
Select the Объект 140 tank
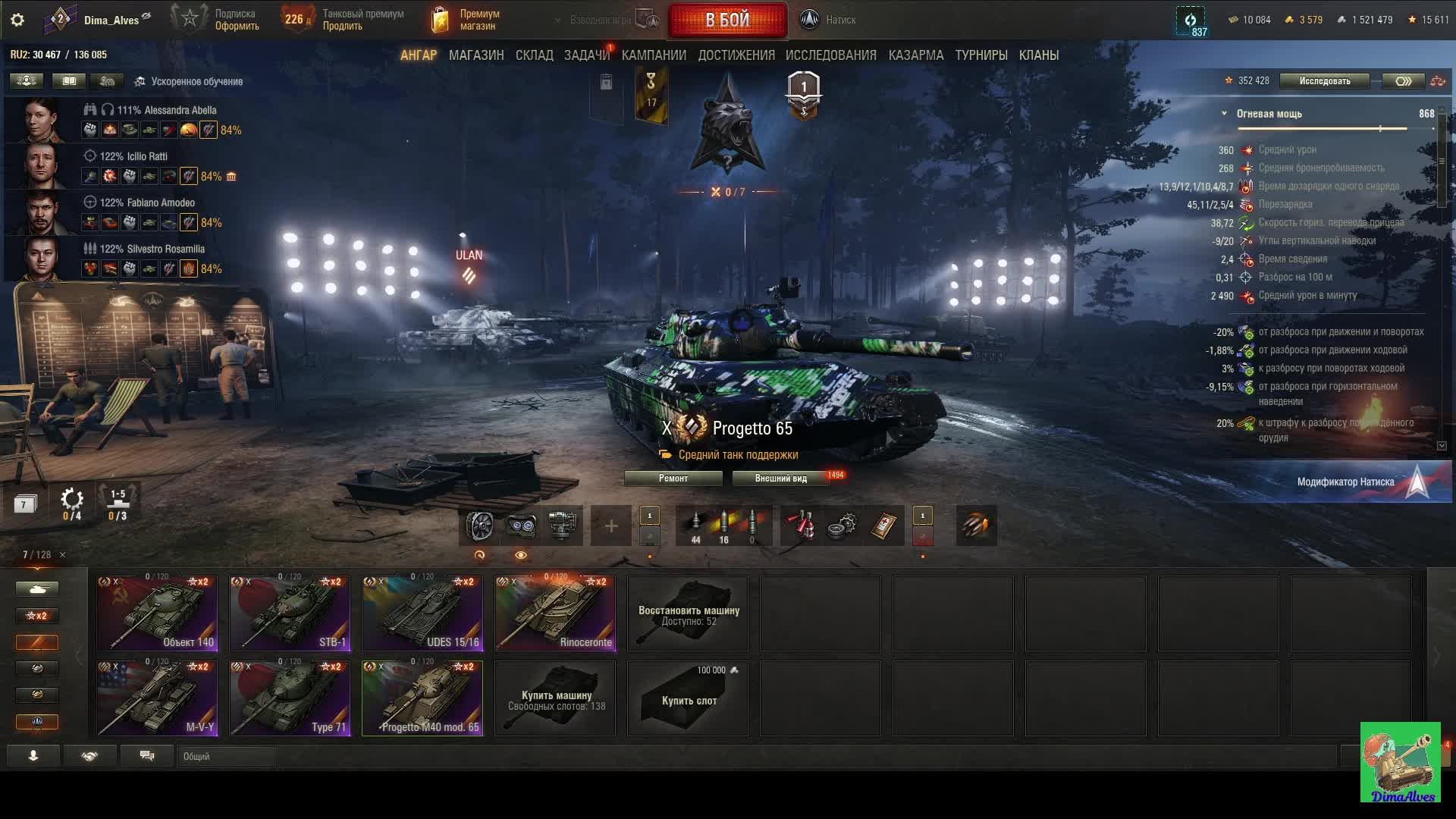tap(158, 613)
